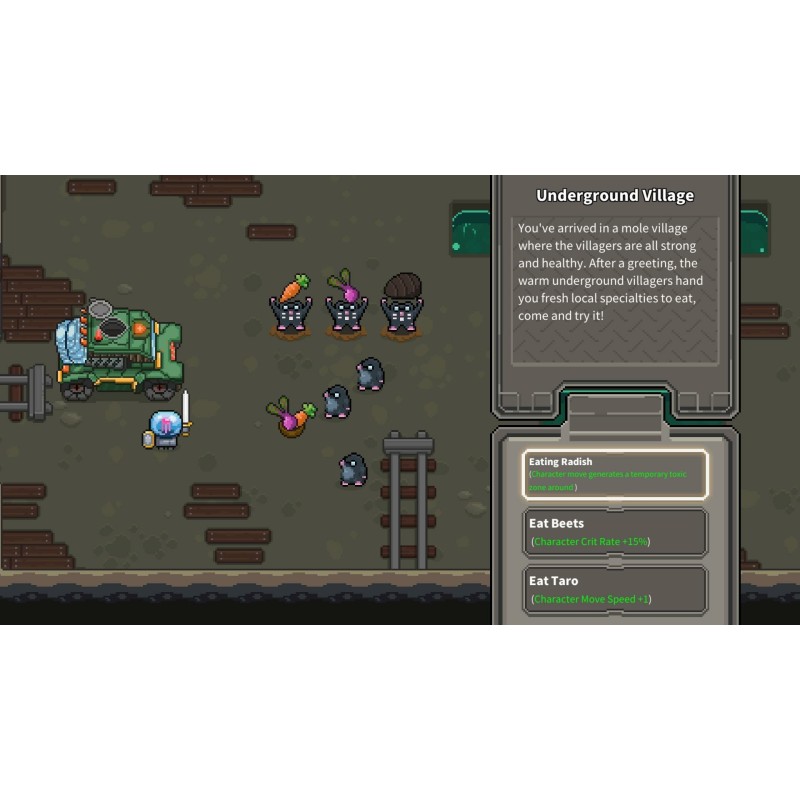
Task: Pick the Eat Taro option
Action: coord(615,589)
